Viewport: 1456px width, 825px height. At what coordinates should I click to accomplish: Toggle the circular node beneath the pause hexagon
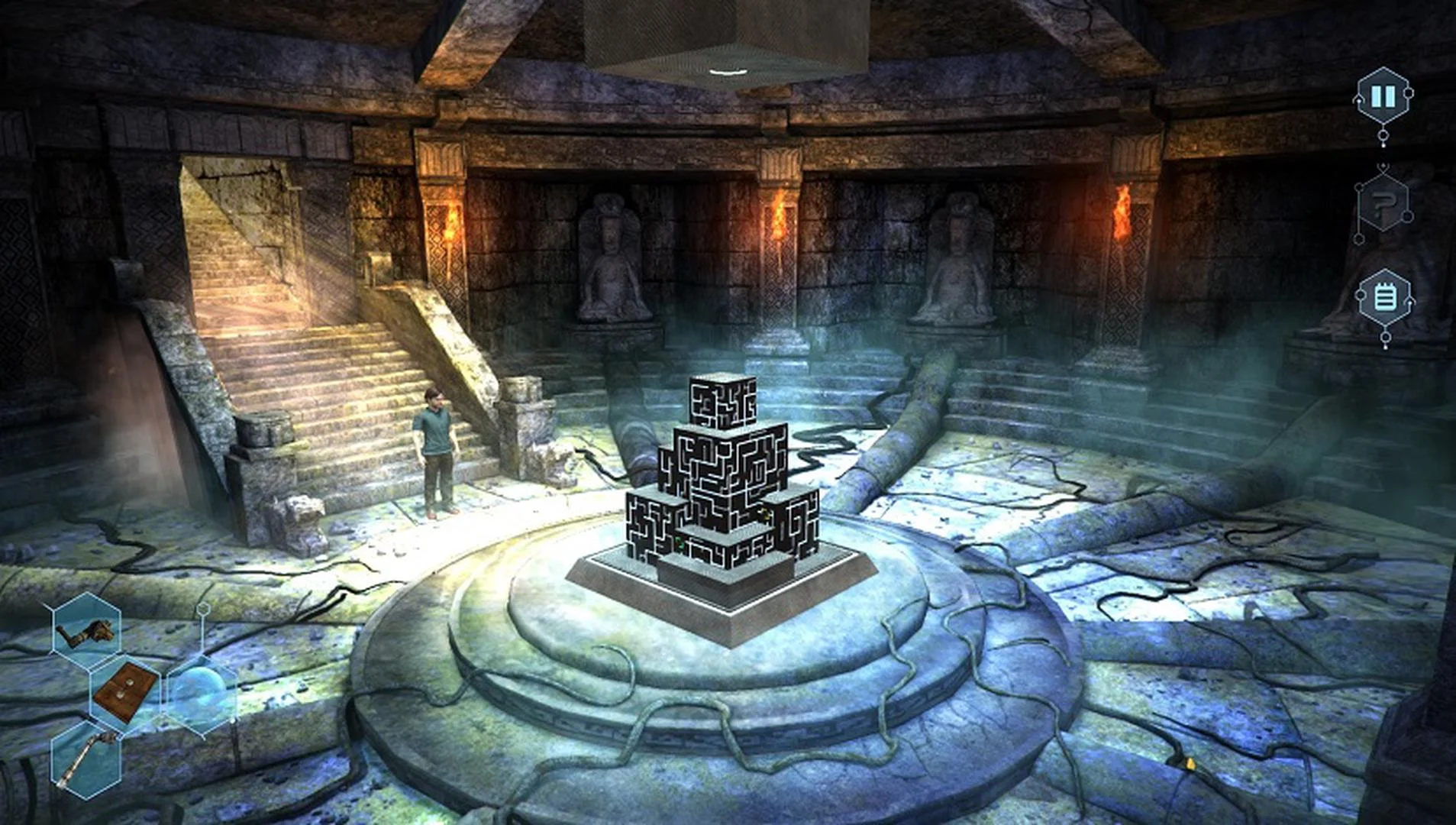(x=1383, y=134)
